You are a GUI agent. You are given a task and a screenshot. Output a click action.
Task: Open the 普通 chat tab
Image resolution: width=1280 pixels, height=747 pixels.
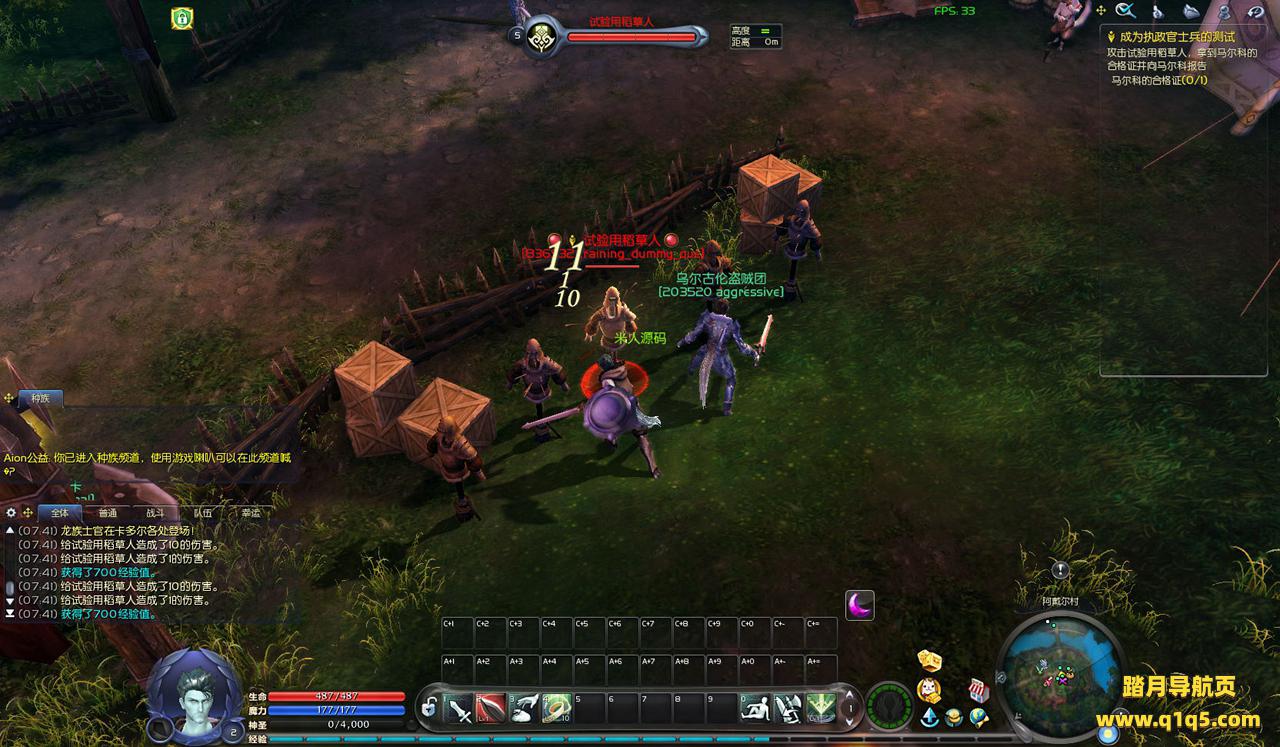108,513
